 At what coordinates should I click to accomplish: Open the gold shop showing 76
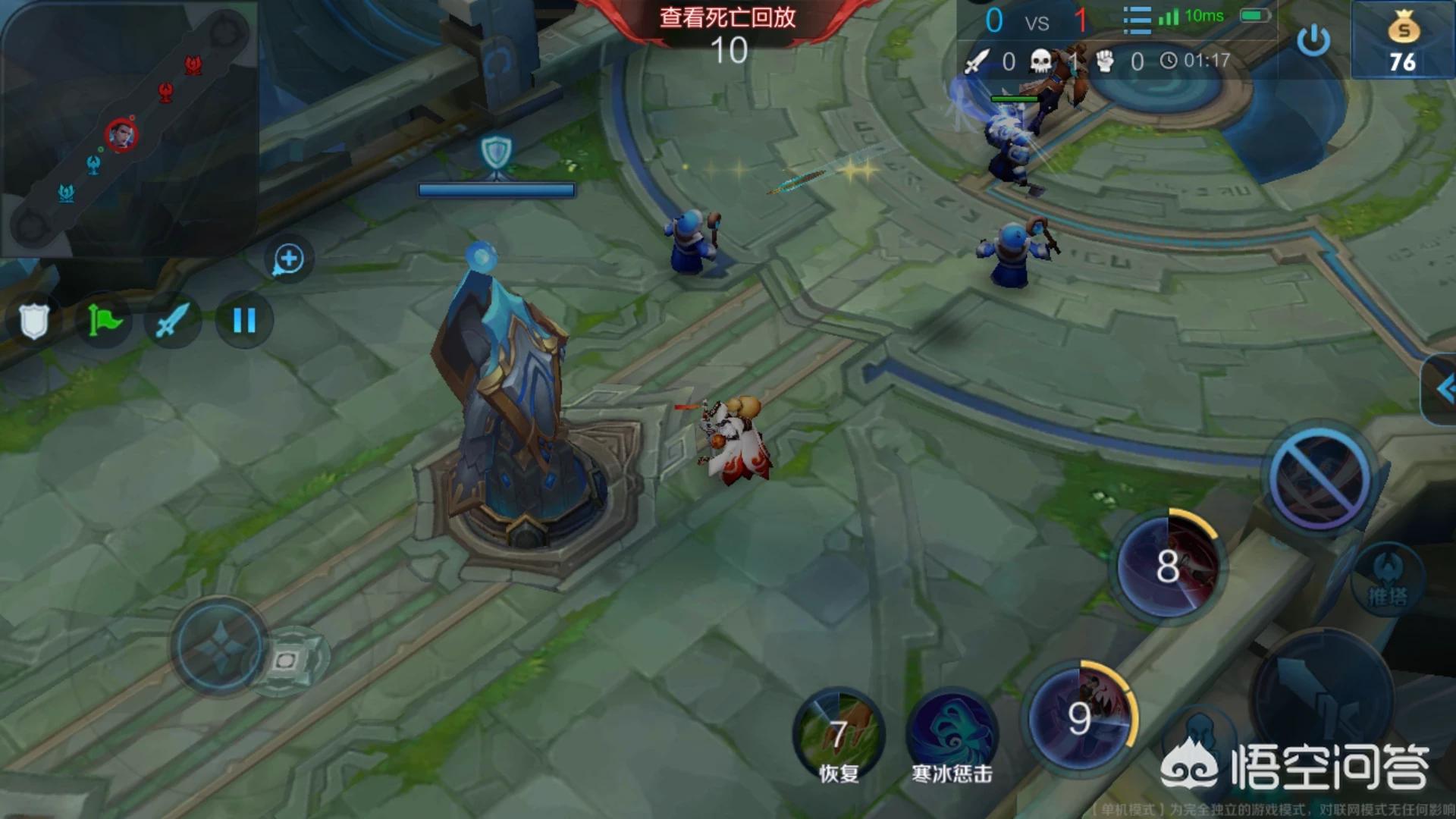(x=1403, y=41)
